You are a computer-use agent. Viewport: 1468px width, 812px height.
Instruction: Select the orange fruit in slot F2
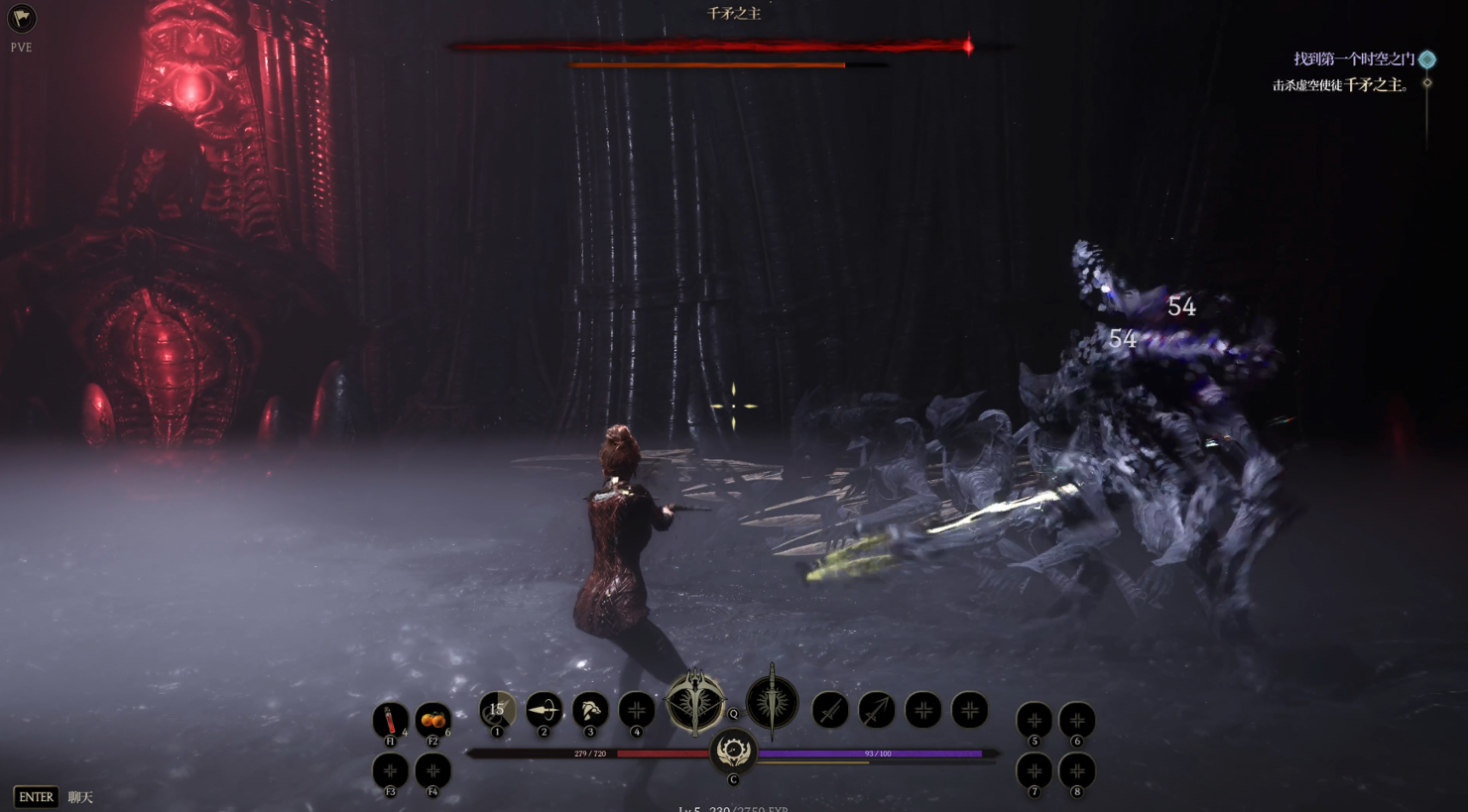432,719
